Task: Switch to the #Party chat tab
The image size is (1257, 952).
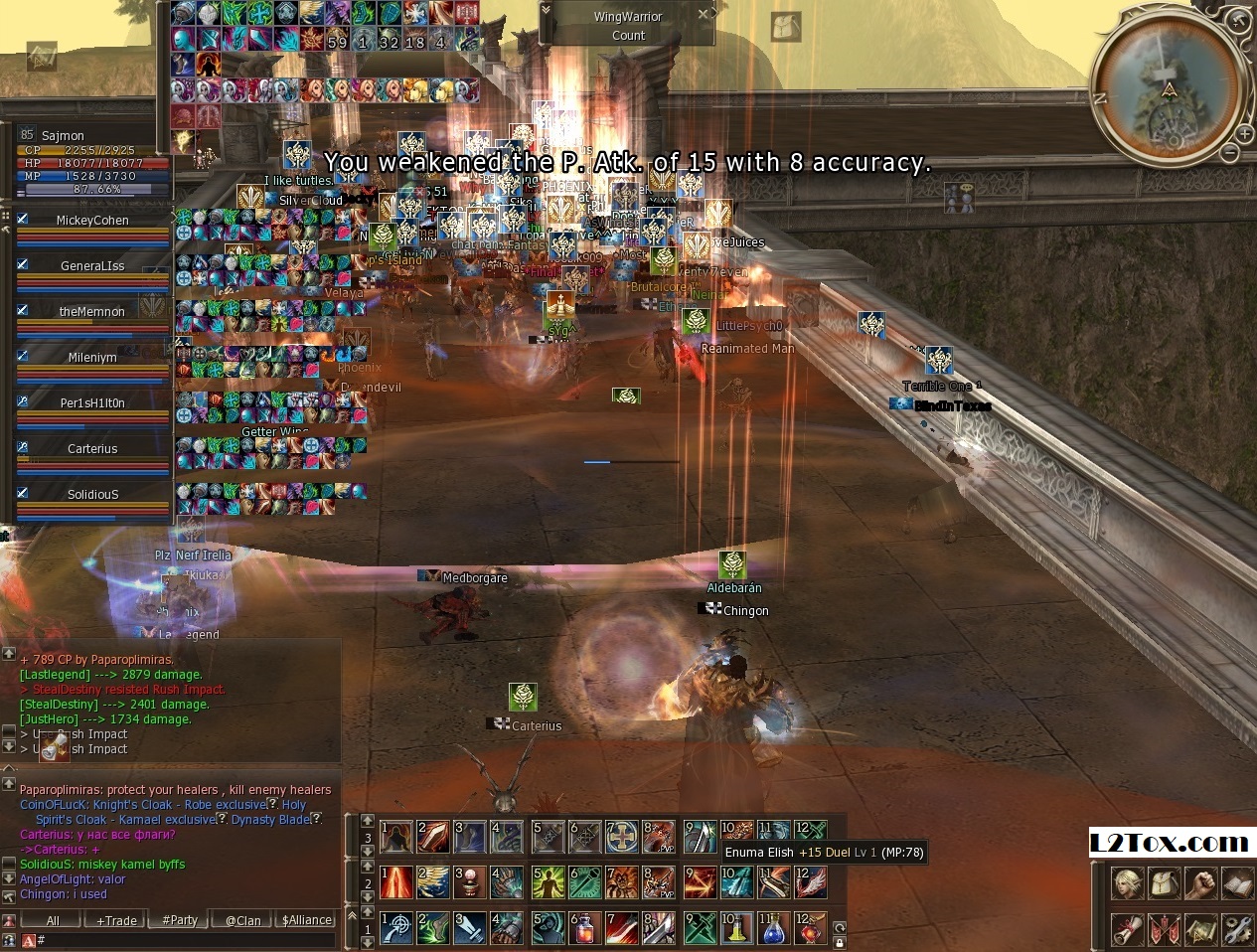Action: [180, 920]
